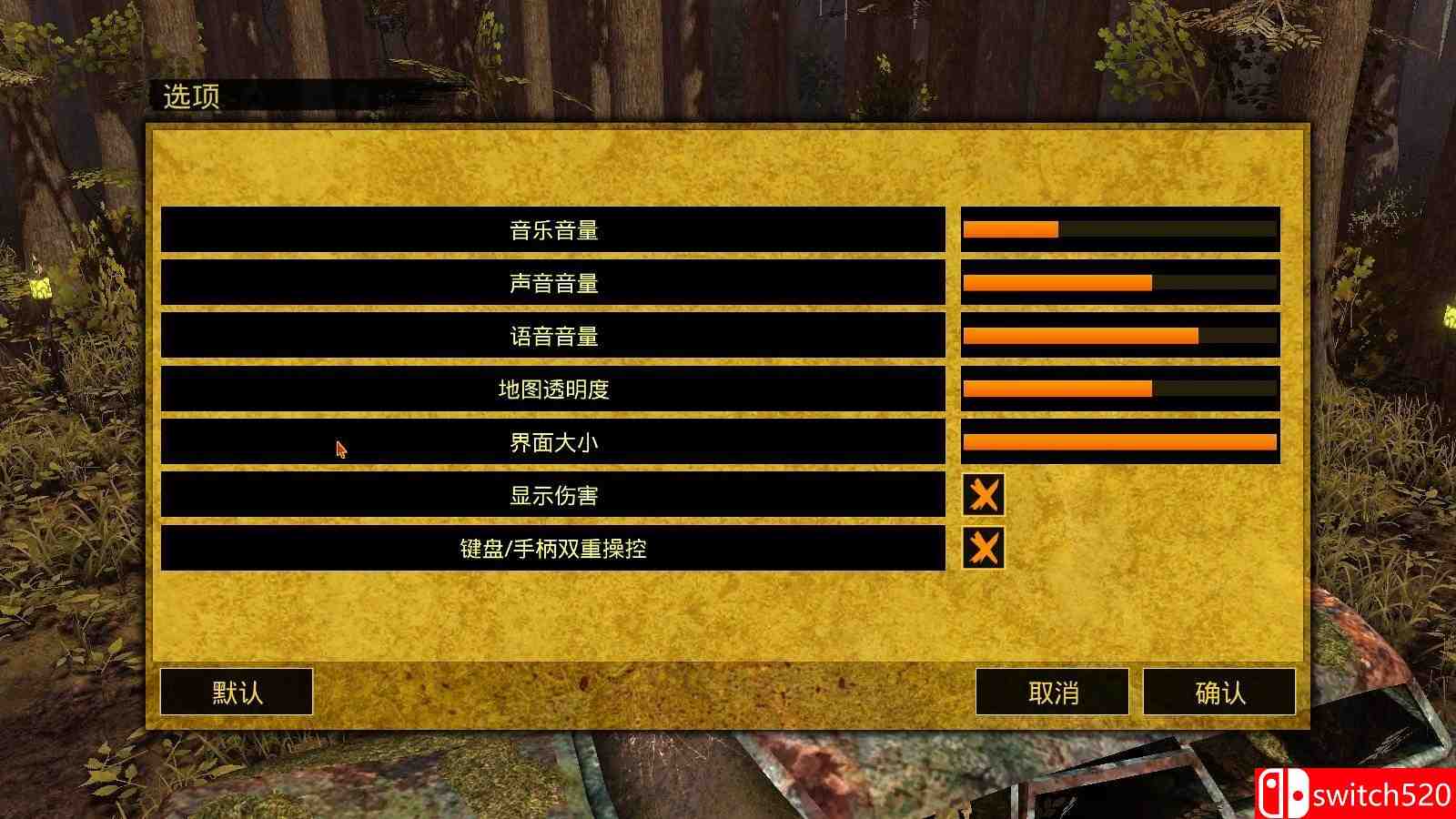Select the 地图透明度 map transparency label
The height and width of the screenshot is (819, 1456).
[553, 389]
